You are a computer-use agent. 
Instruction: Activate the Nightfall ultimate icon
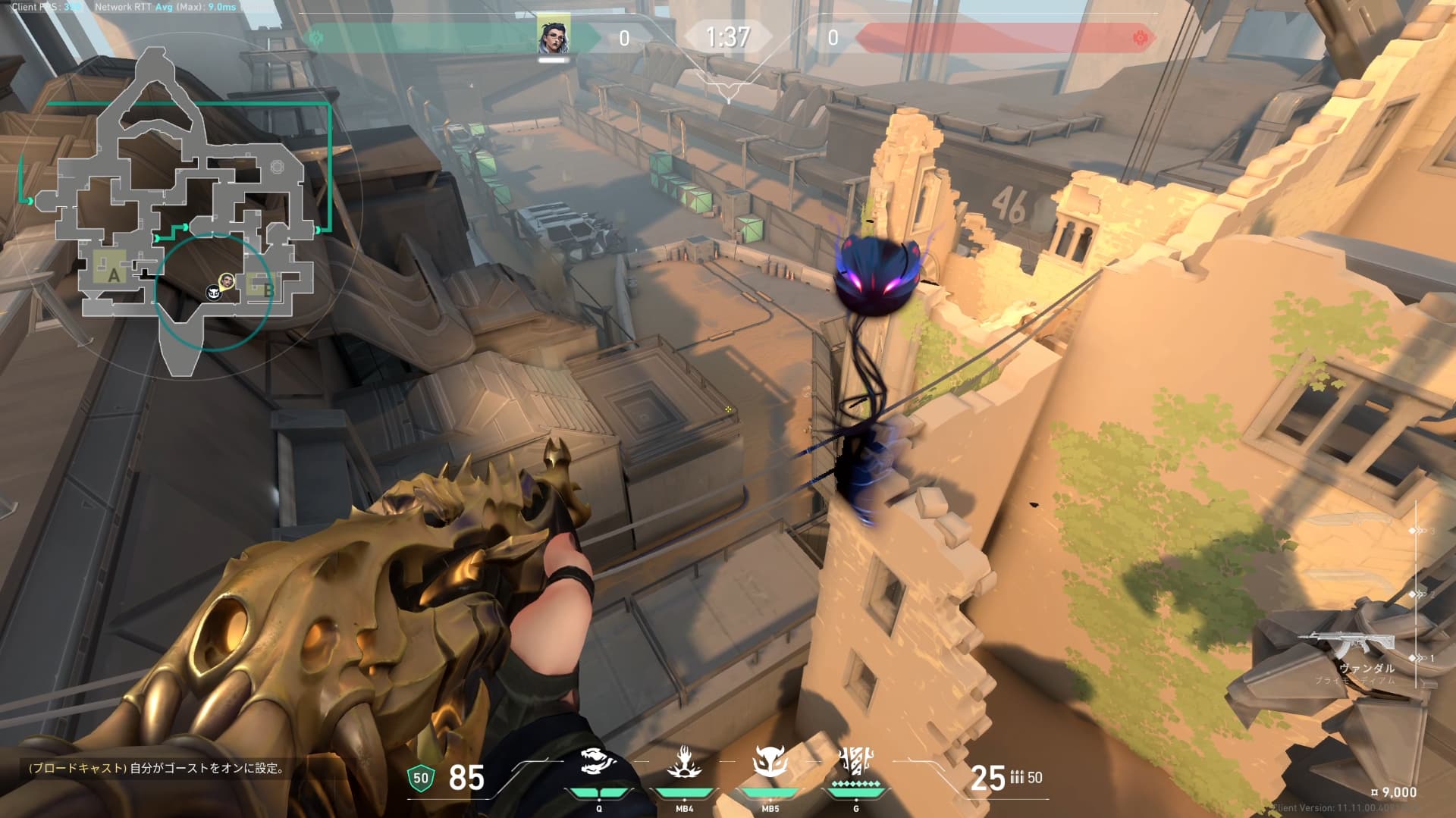click(856, 762)
